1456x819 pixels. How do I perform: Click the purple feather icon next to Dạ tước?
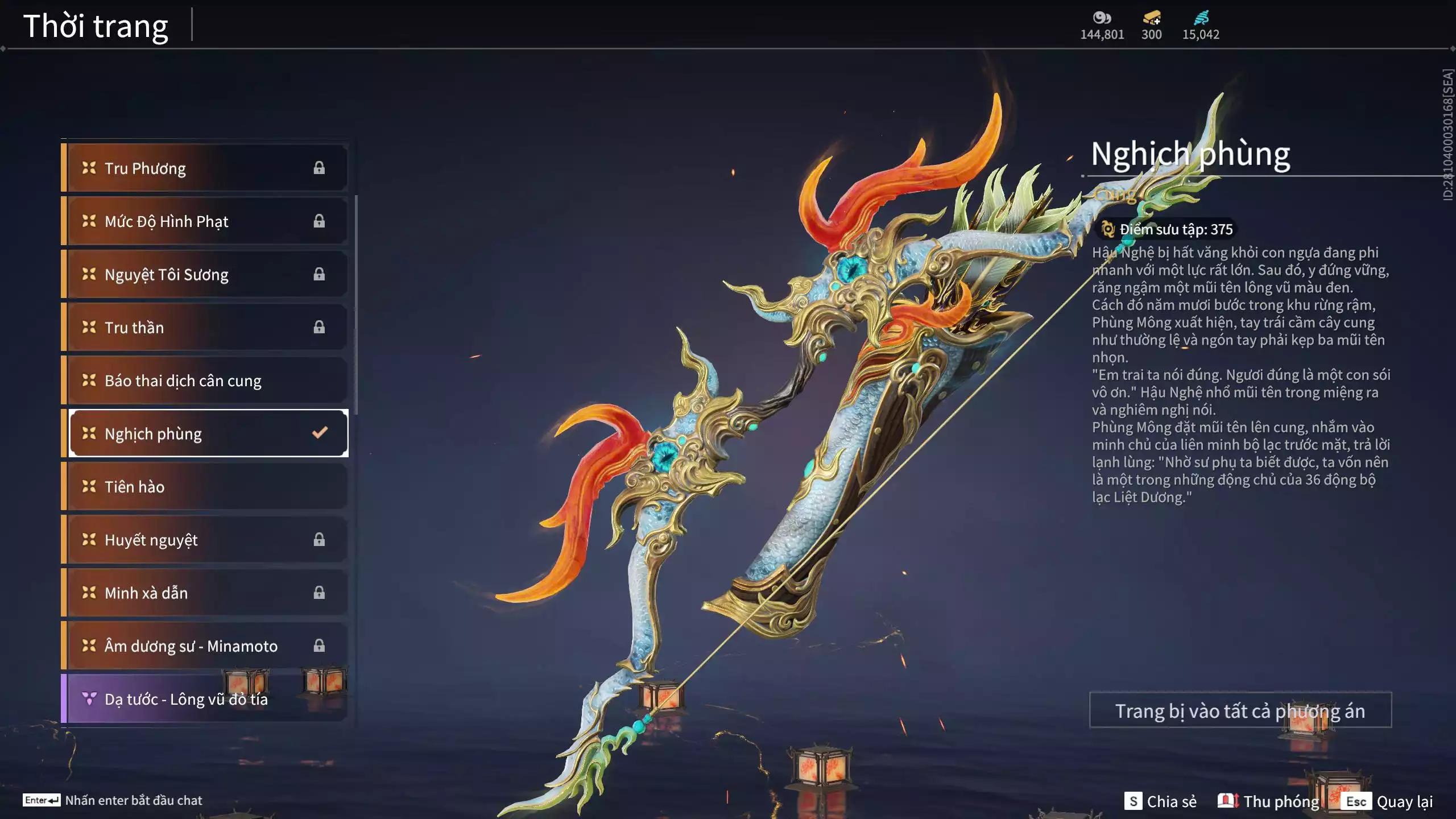point(88,699)
